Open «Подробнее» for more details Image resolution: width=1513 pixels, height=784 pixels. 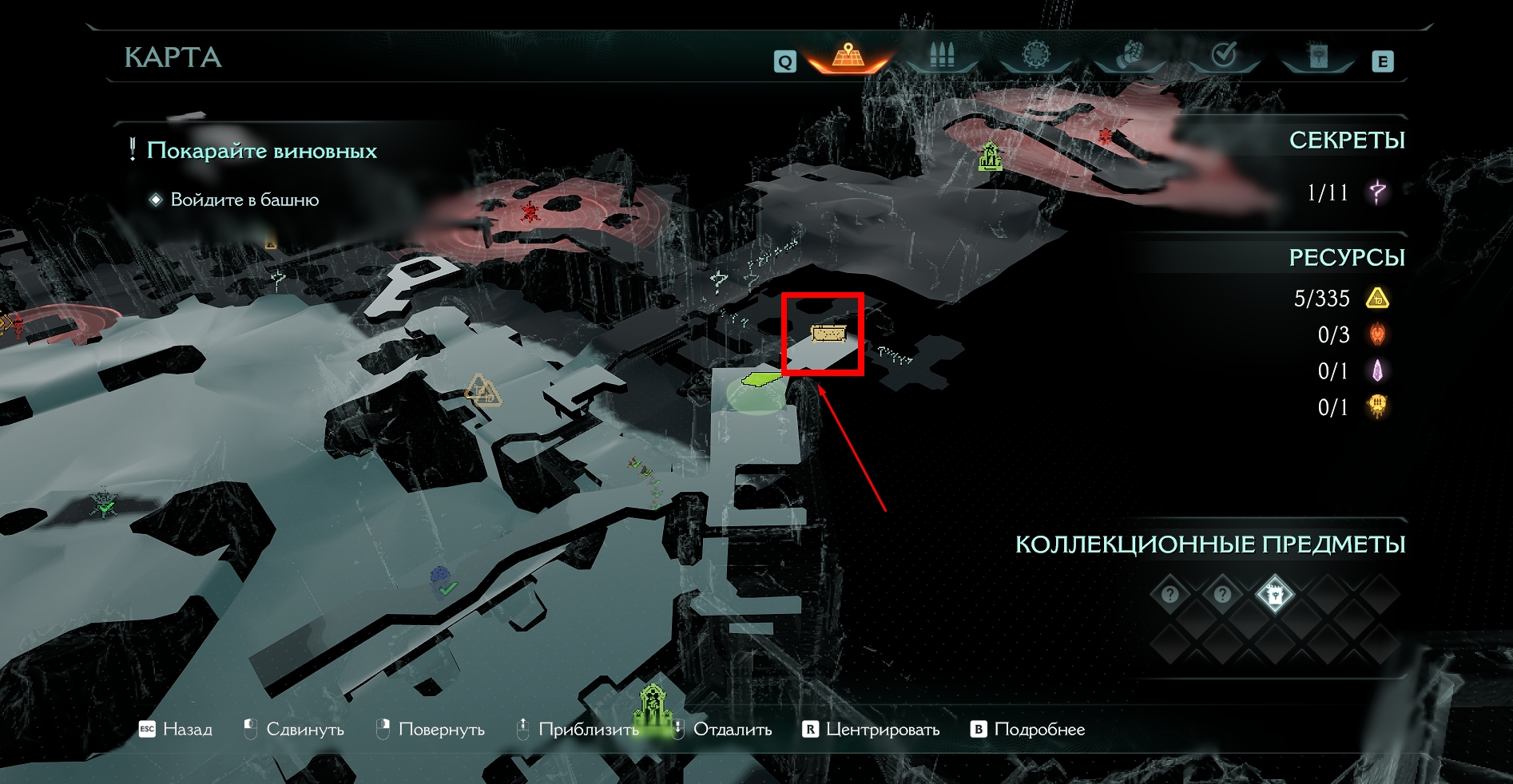coord(1028,729)
